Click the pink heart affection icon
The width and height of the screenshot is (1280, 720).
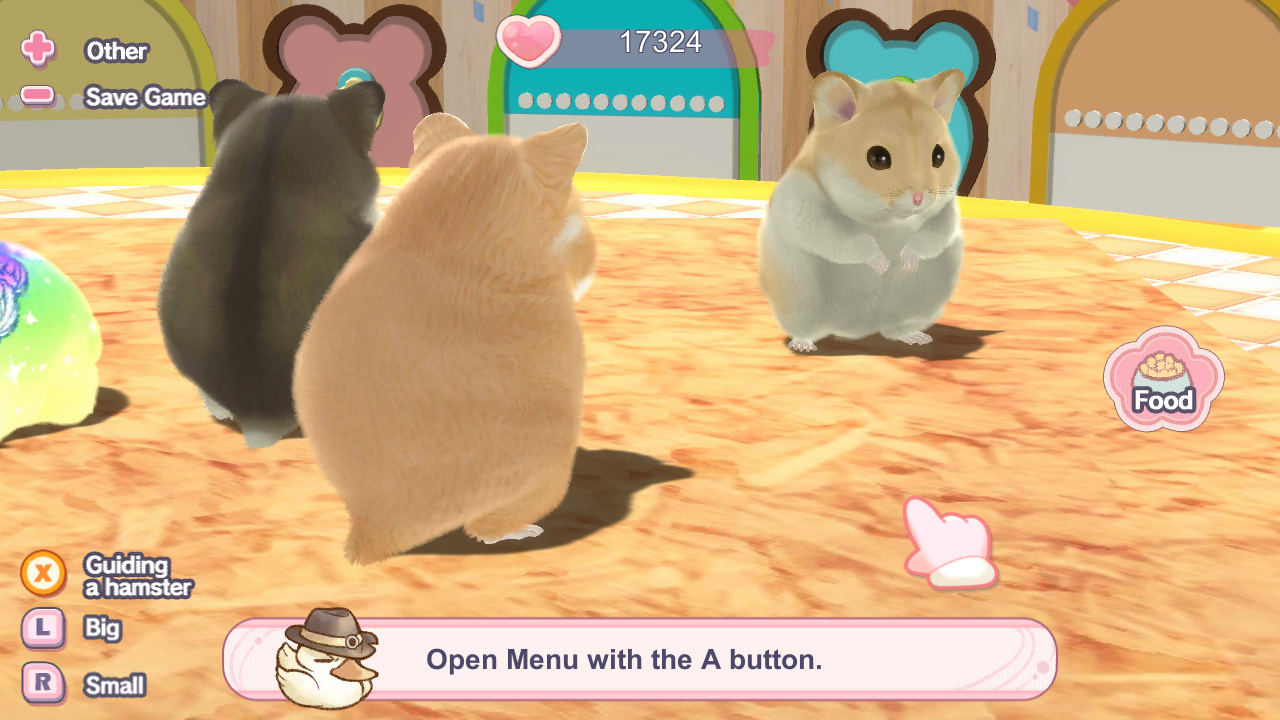(x=527, y=42)
